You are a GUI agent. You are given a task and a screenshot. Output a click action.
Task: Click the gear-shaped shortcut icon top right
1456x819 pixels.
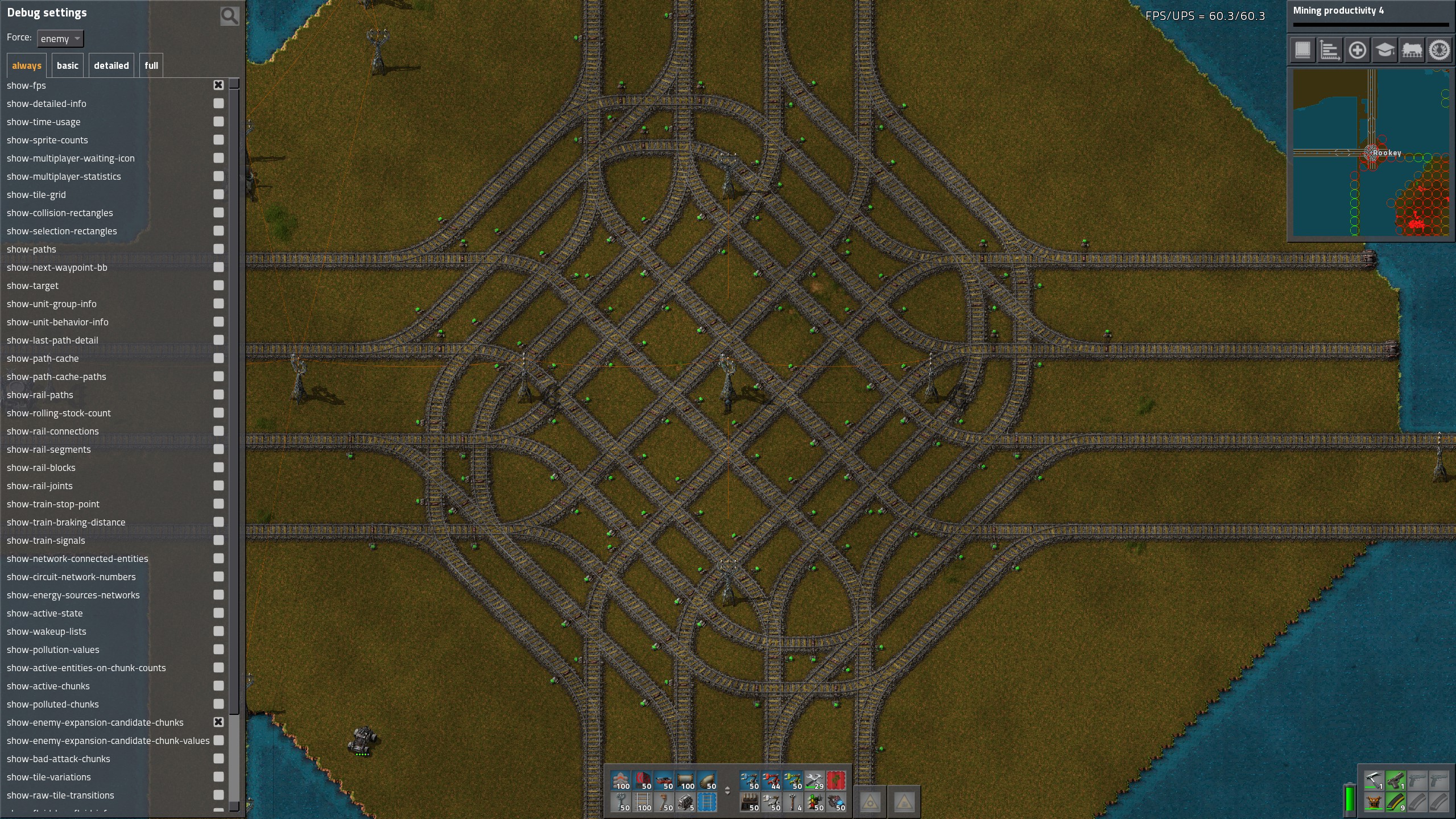coord(1439,50)
